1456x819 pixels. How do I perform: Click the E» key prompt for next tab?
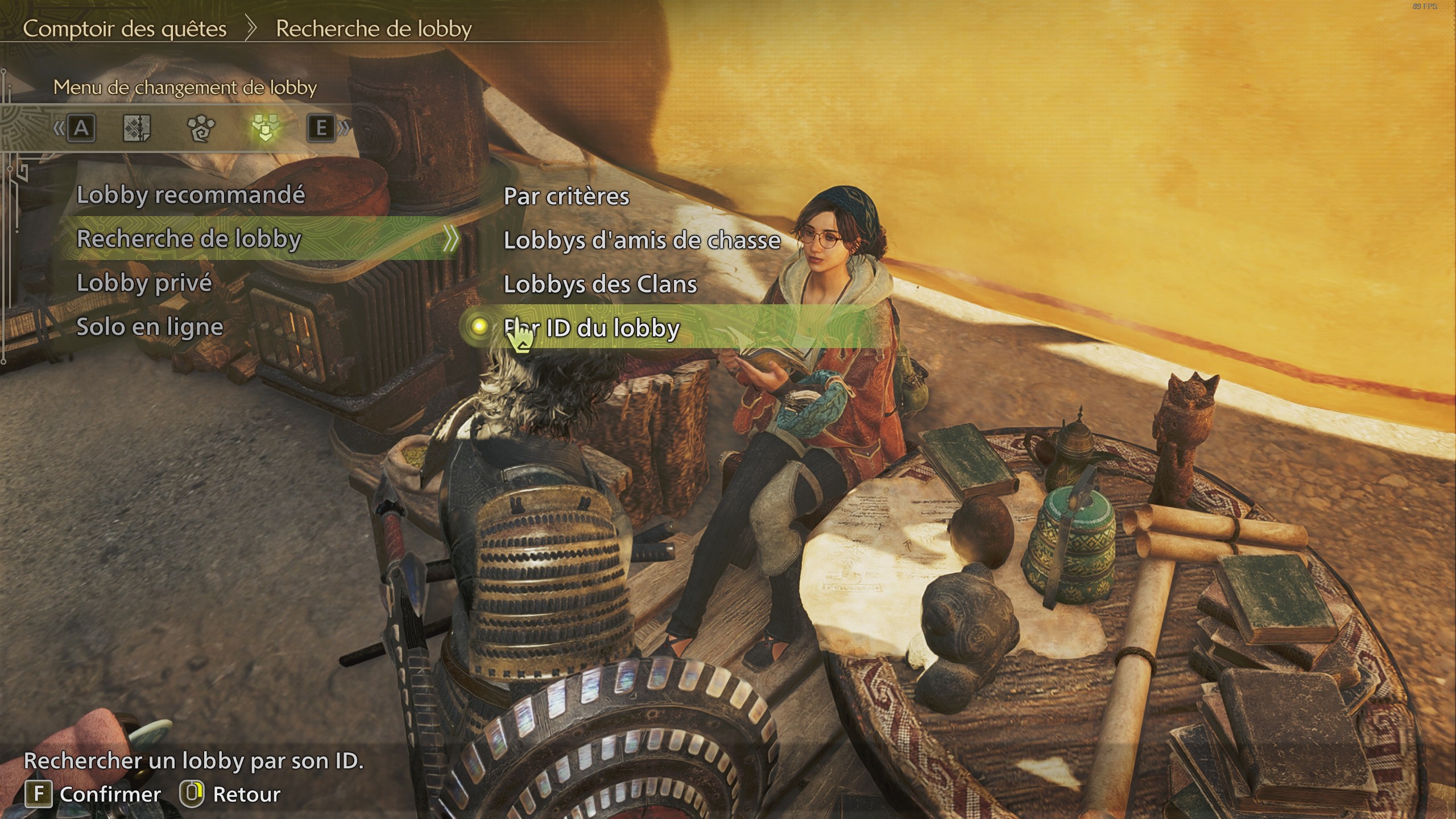(x=321, y=129)
